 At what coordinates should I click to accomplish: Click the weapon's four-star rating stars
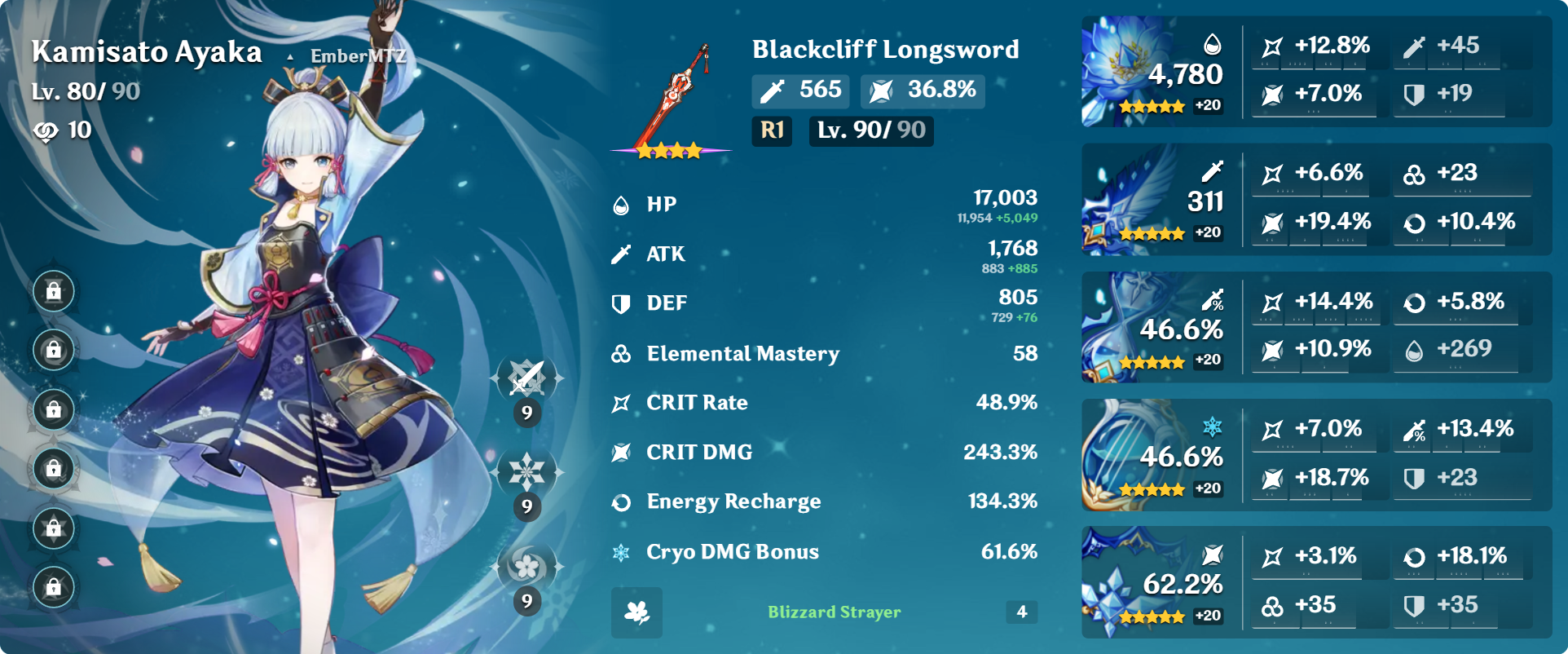coord(670,149)
